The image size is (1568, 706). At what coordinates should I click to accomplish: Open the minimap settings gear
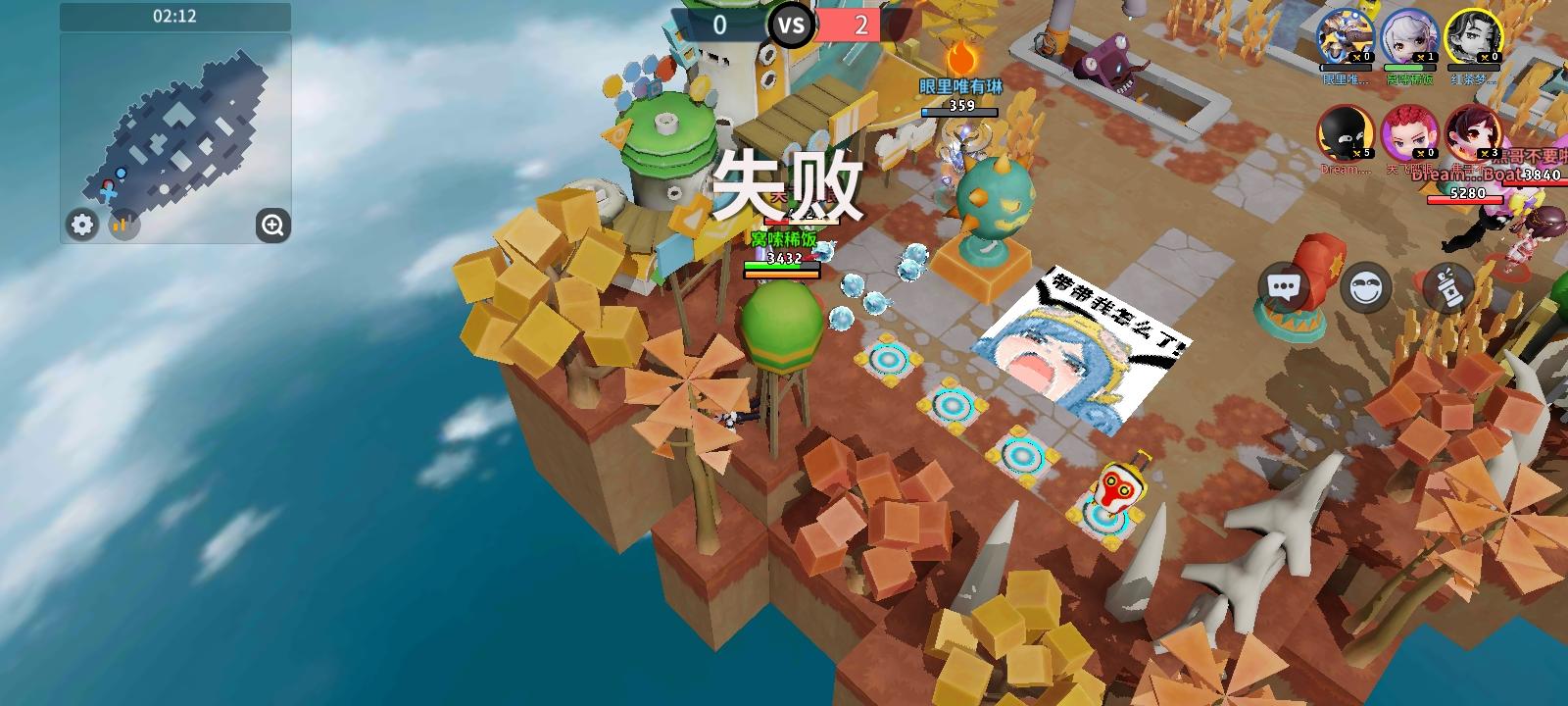[x=81, y=225]
